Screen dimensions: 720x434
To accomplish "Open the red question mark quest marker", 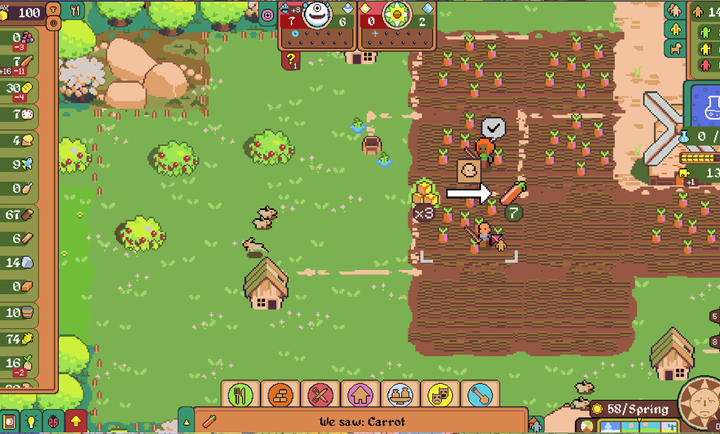I will (291, 61).
